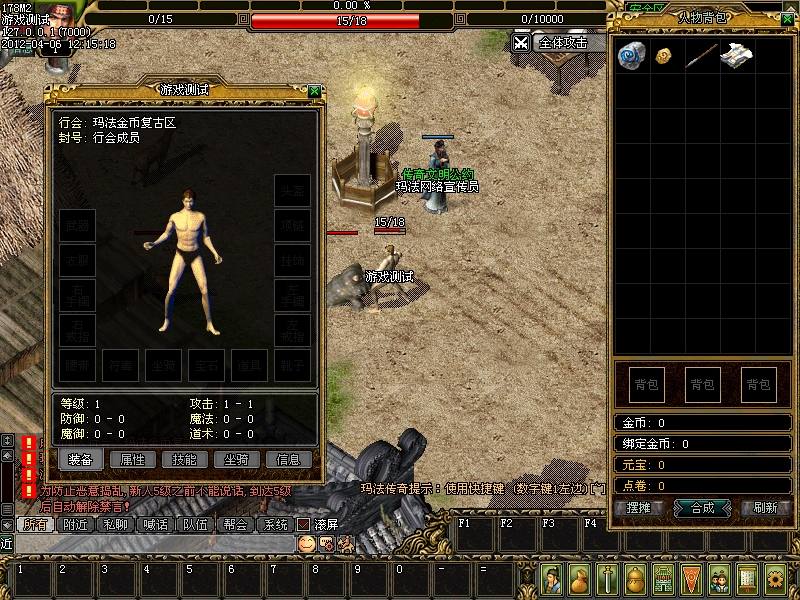Select the white cloth armor item
Viewport: 800px width, 600px height.
[x=734, y=56]
